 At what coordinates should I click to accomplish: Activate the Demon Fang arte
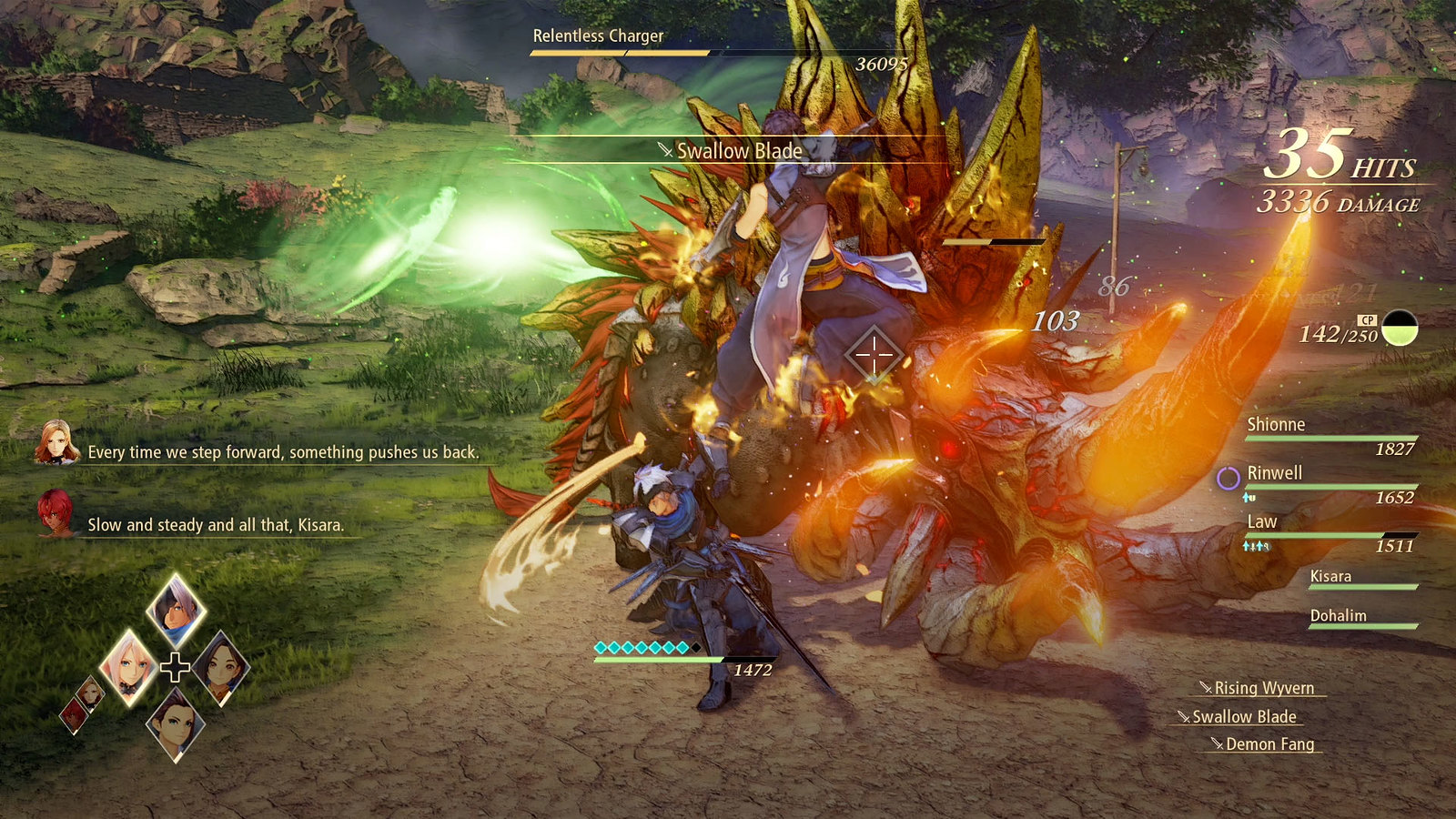pos(1269,744)
